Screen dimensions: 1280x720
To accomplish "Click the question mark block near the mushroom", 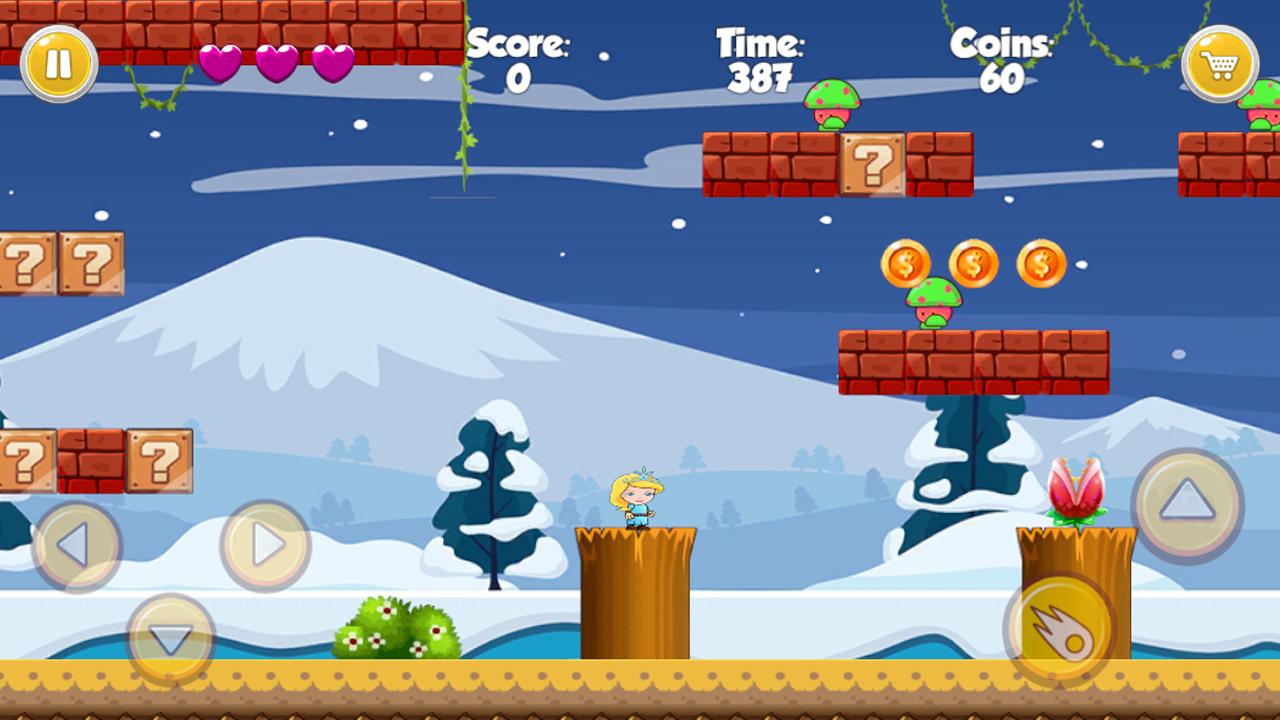I will (875, 165).
